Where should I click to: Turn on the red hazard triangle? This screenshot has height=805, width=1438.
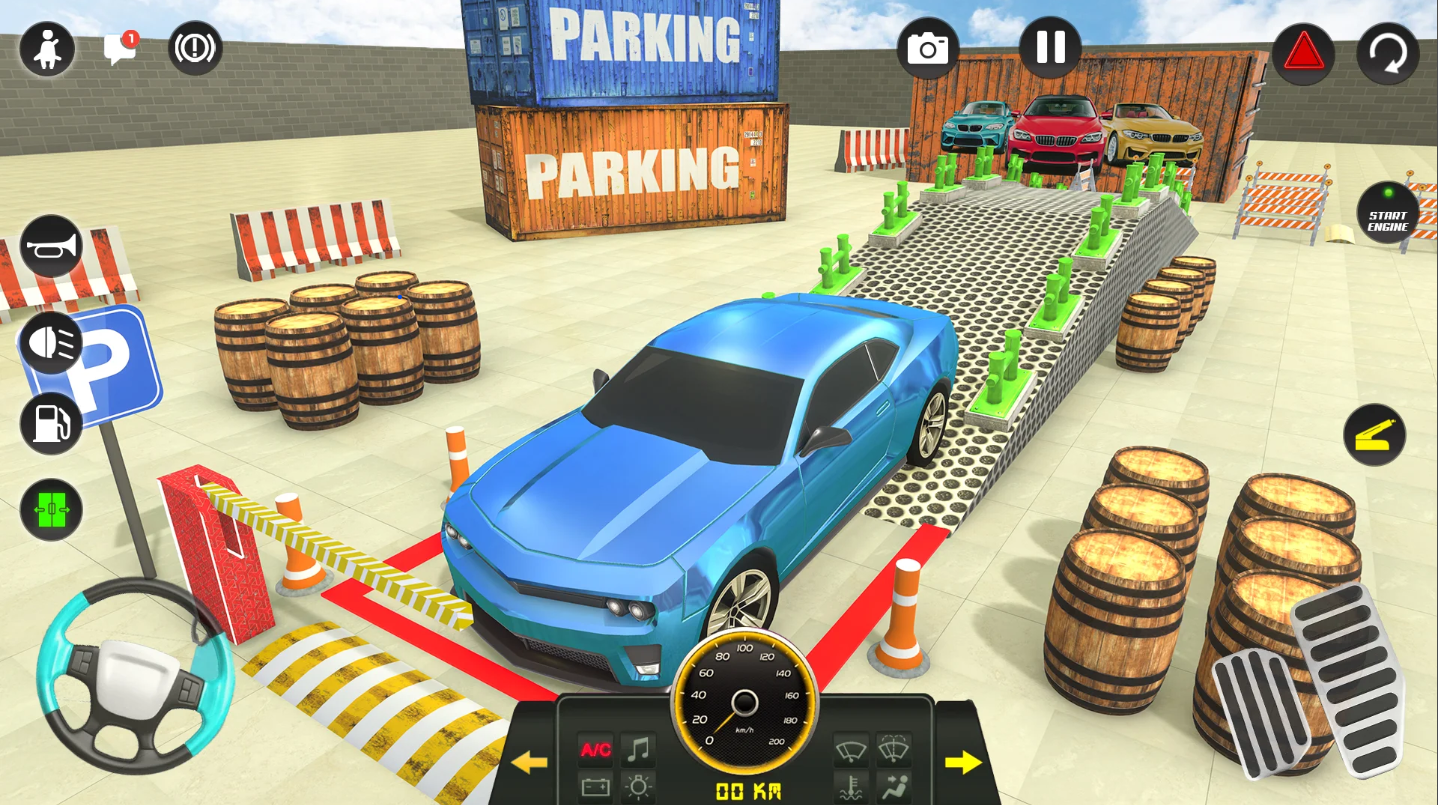click(1303, 52)
